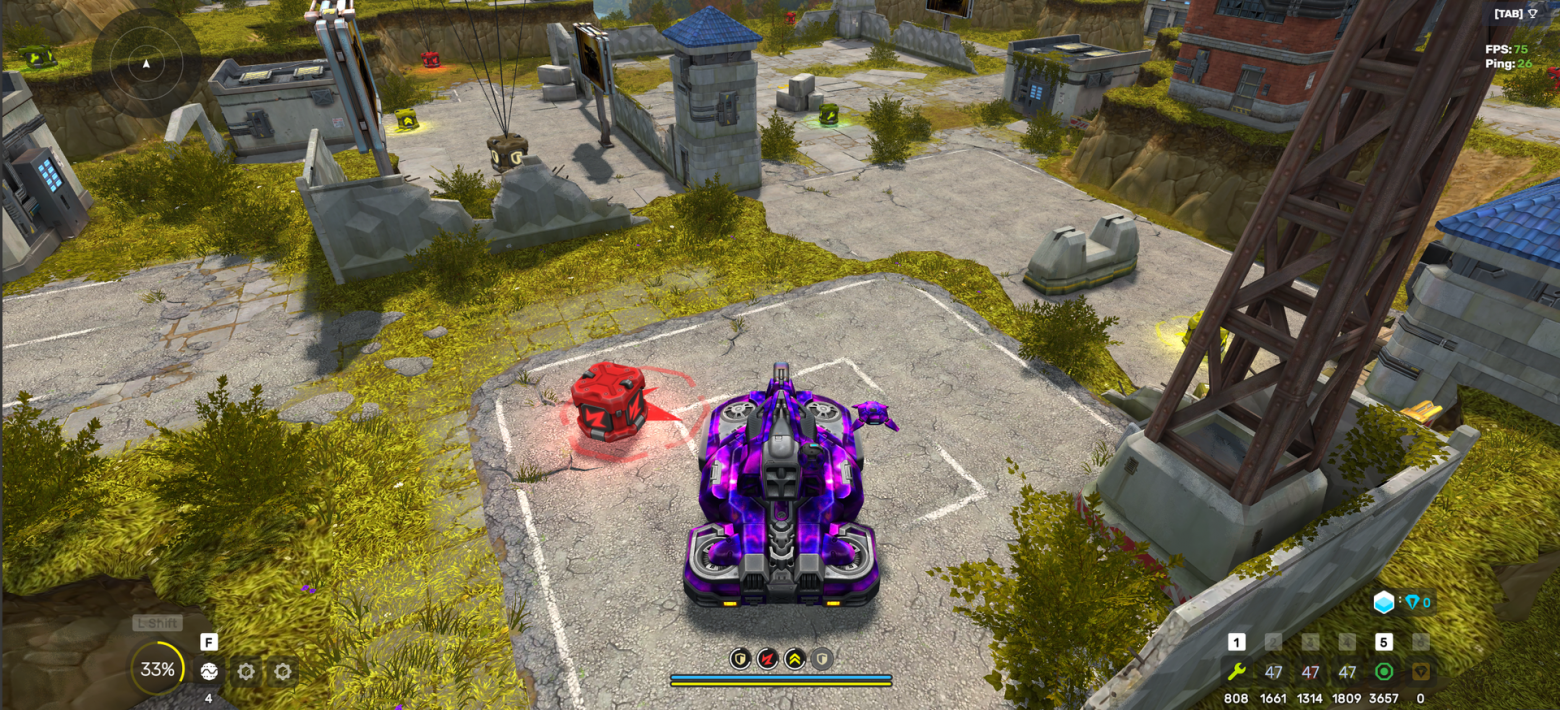Screen dimensions: 1560x710
Task: Activate the Double Damage supply slot
Action: 1310,672
